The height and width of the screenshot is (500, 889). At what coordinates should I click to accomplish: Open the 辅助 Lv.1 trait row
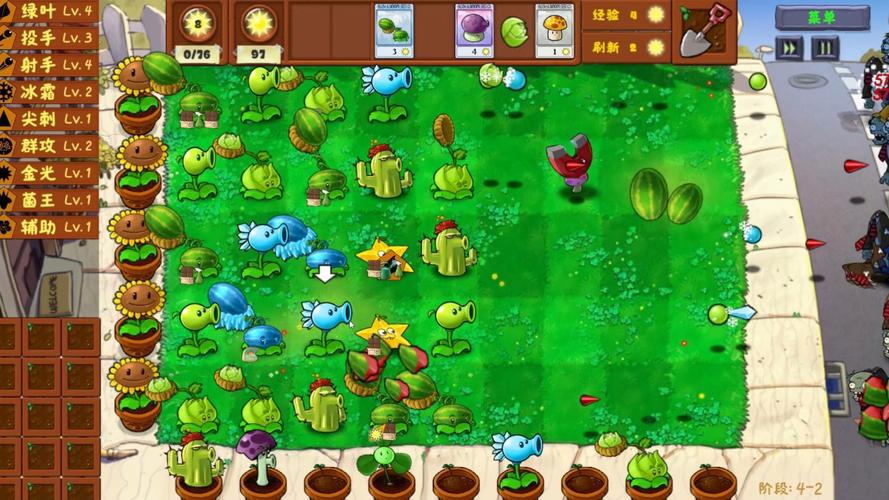[49, 227]
